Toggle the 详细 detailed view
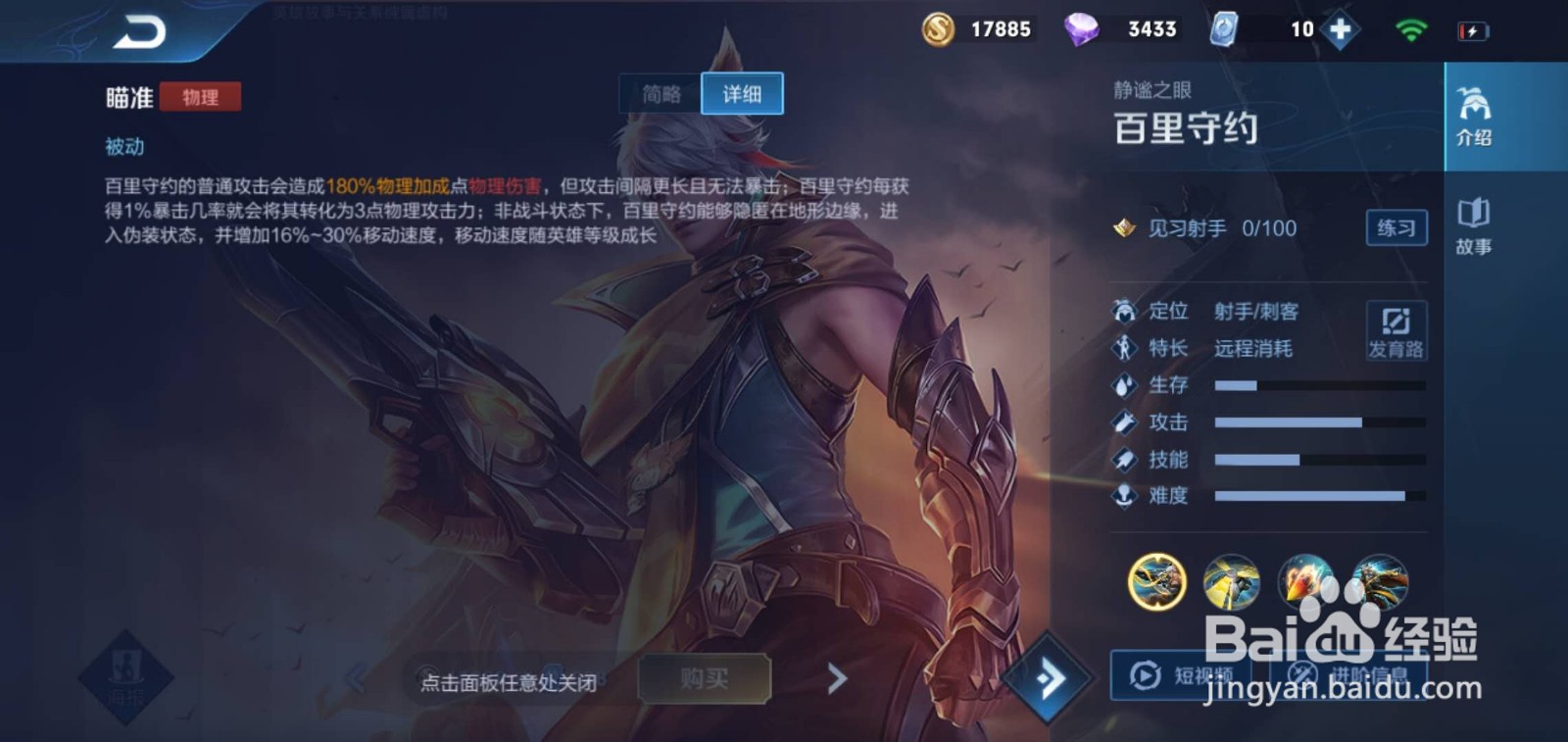The height and width of the screenshot is (742, 1568). (x=742, y=93)
